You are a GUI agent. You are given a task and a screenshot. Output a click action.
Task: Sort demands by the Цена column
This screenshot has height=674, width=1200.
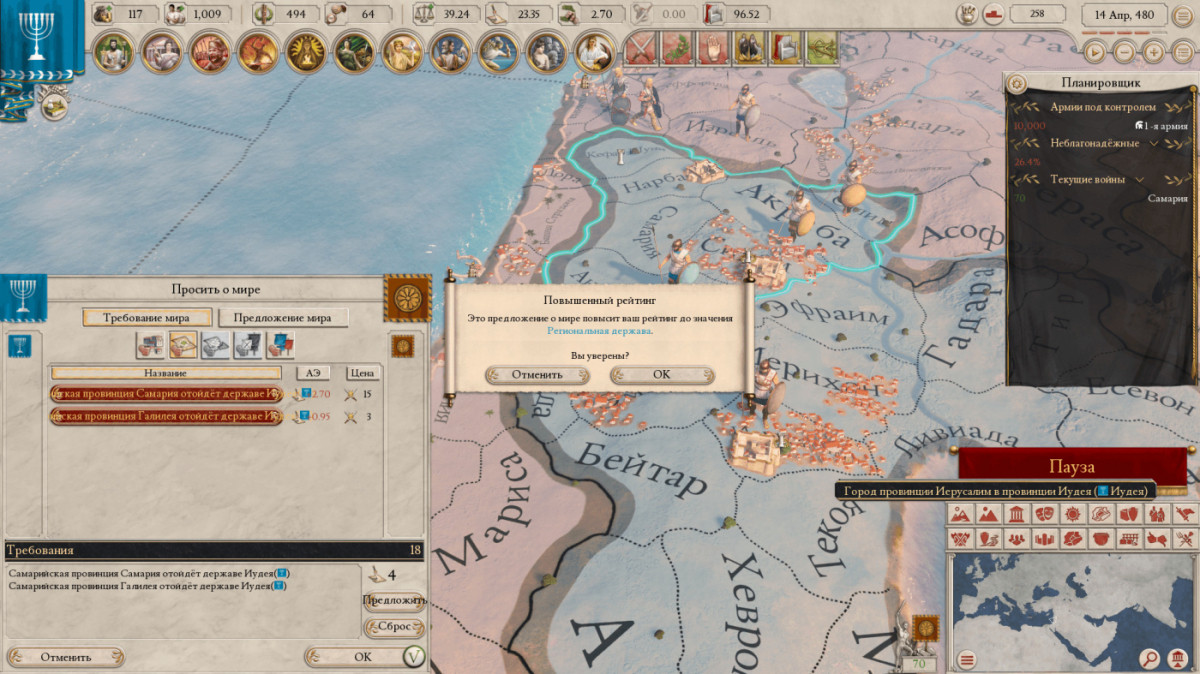[x=363, y=372]
